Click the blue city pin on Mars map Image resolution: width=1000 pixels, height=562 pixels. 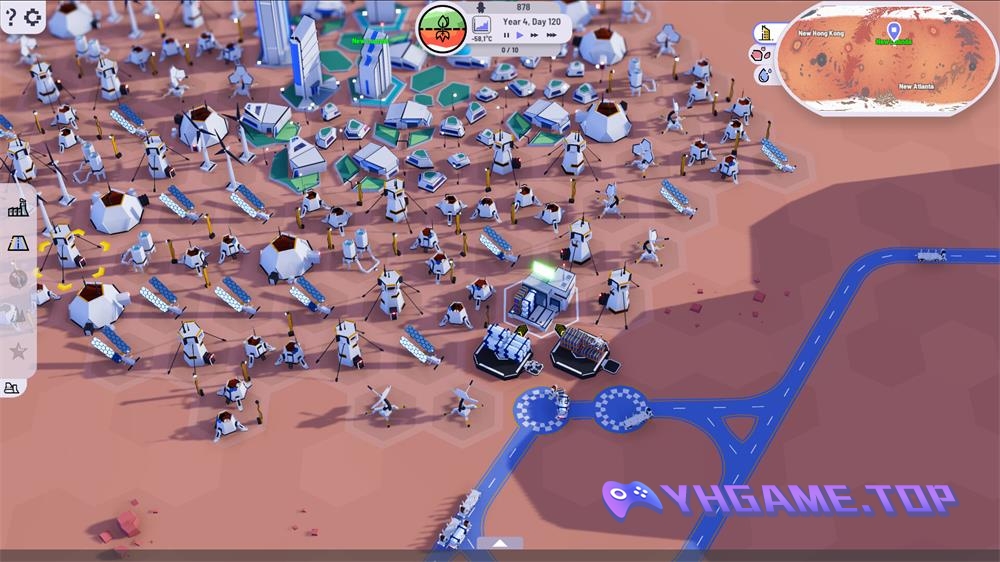(x=894, y=31)
